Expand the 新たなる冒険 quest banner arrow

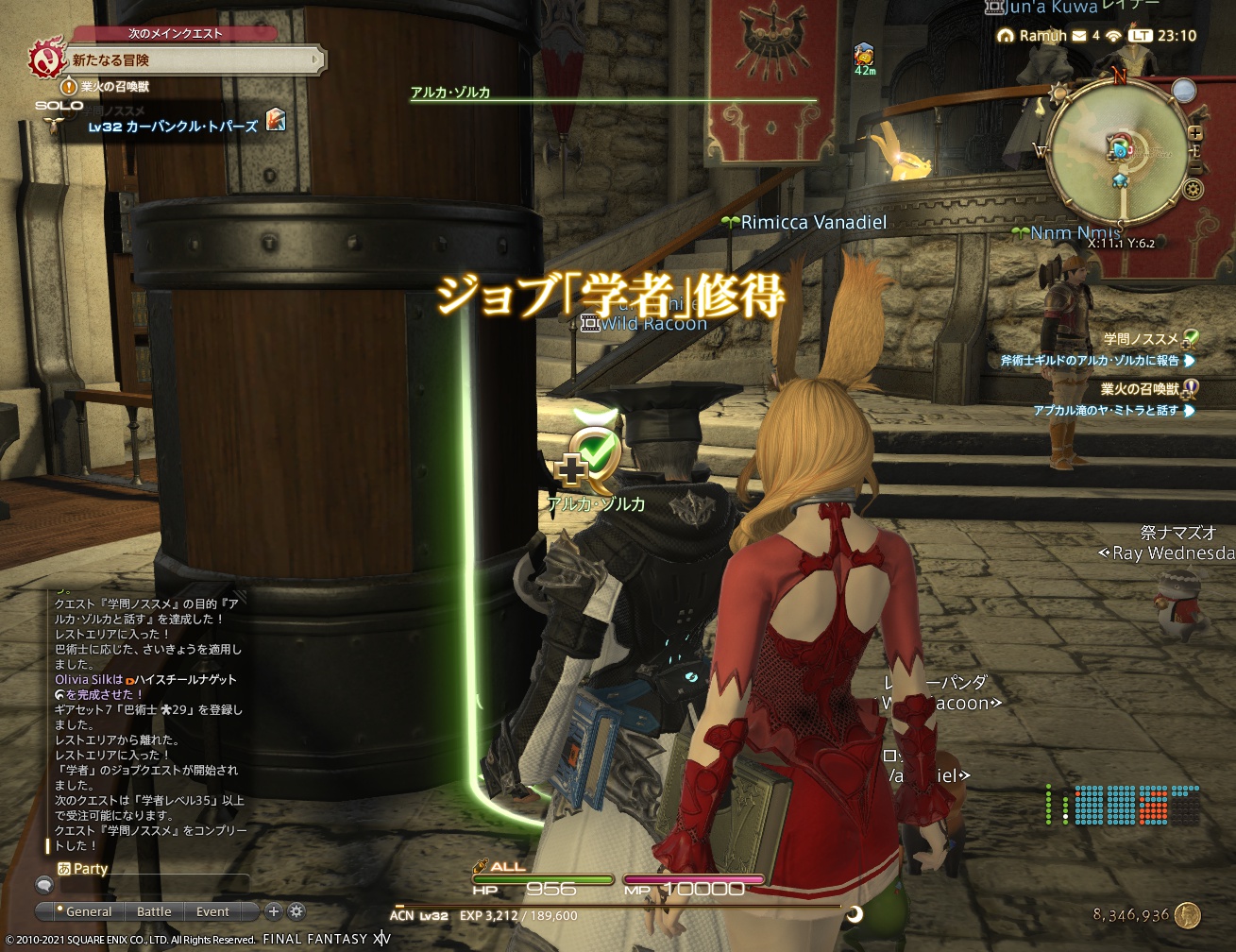click(x=314, y=59)
